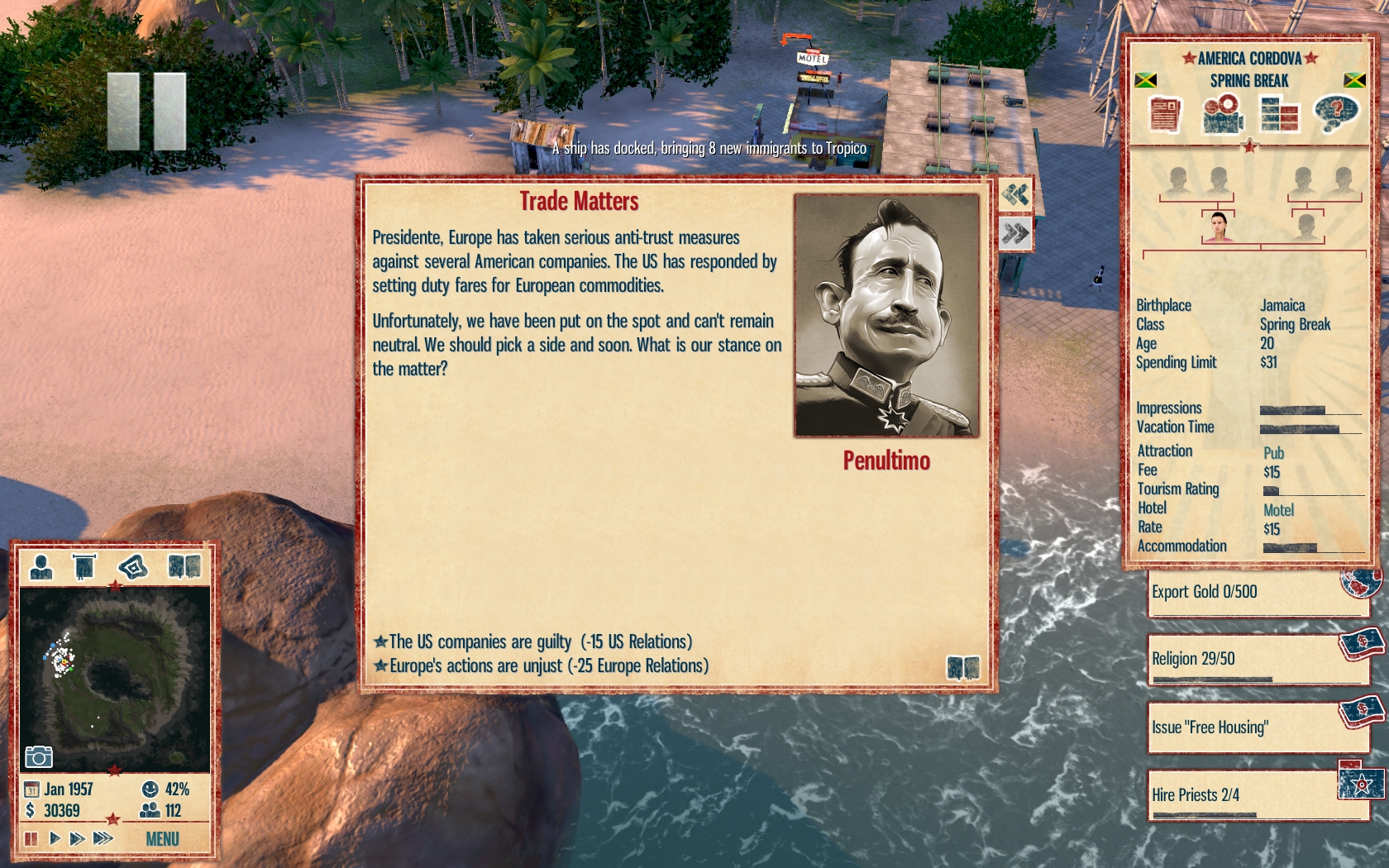1389x868 pixels.
Task: Open the Export Gold objective
Action: 1256,592
